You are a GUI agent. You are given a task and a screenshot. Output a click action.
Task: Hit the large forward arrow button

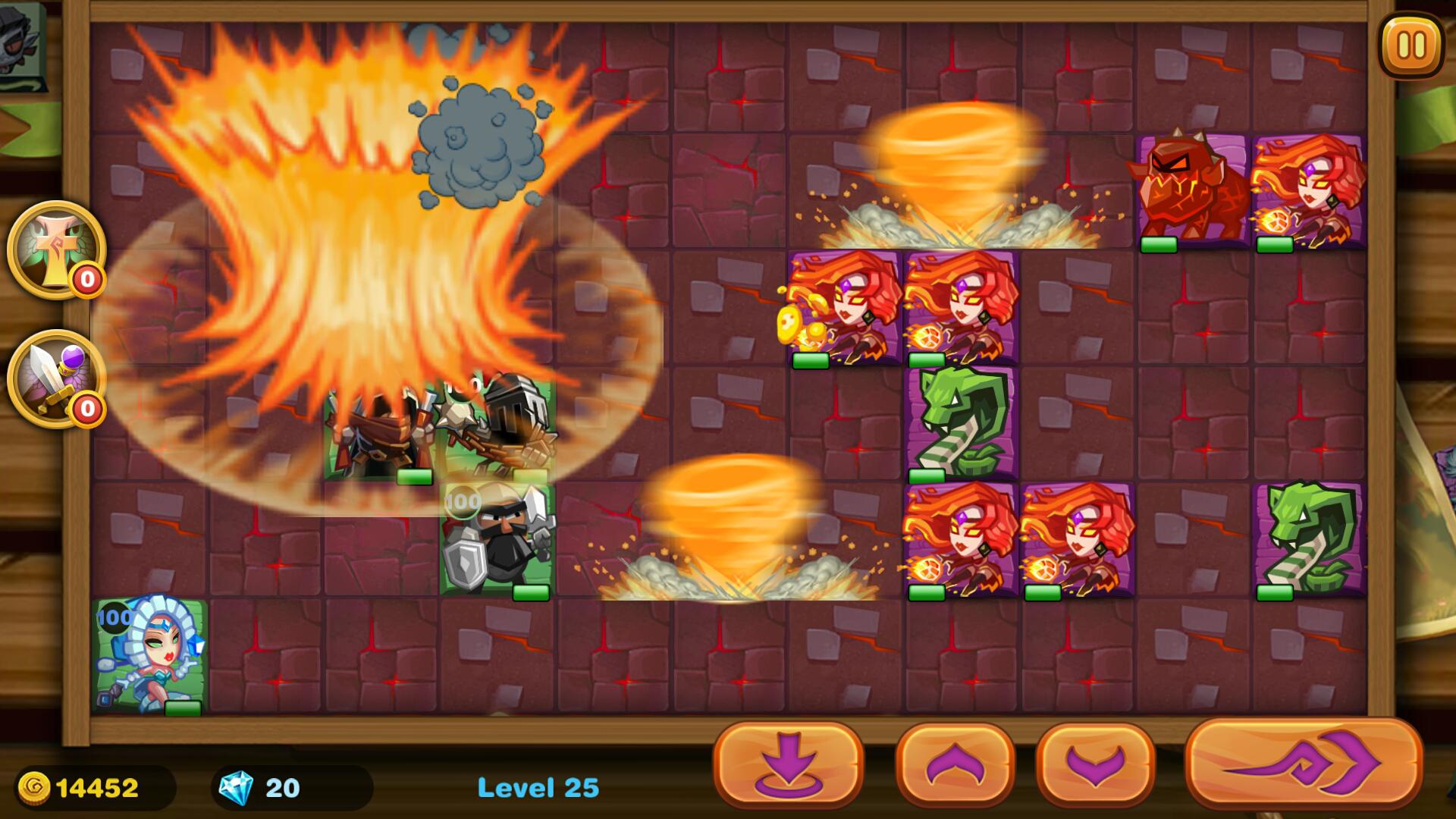1303,763
